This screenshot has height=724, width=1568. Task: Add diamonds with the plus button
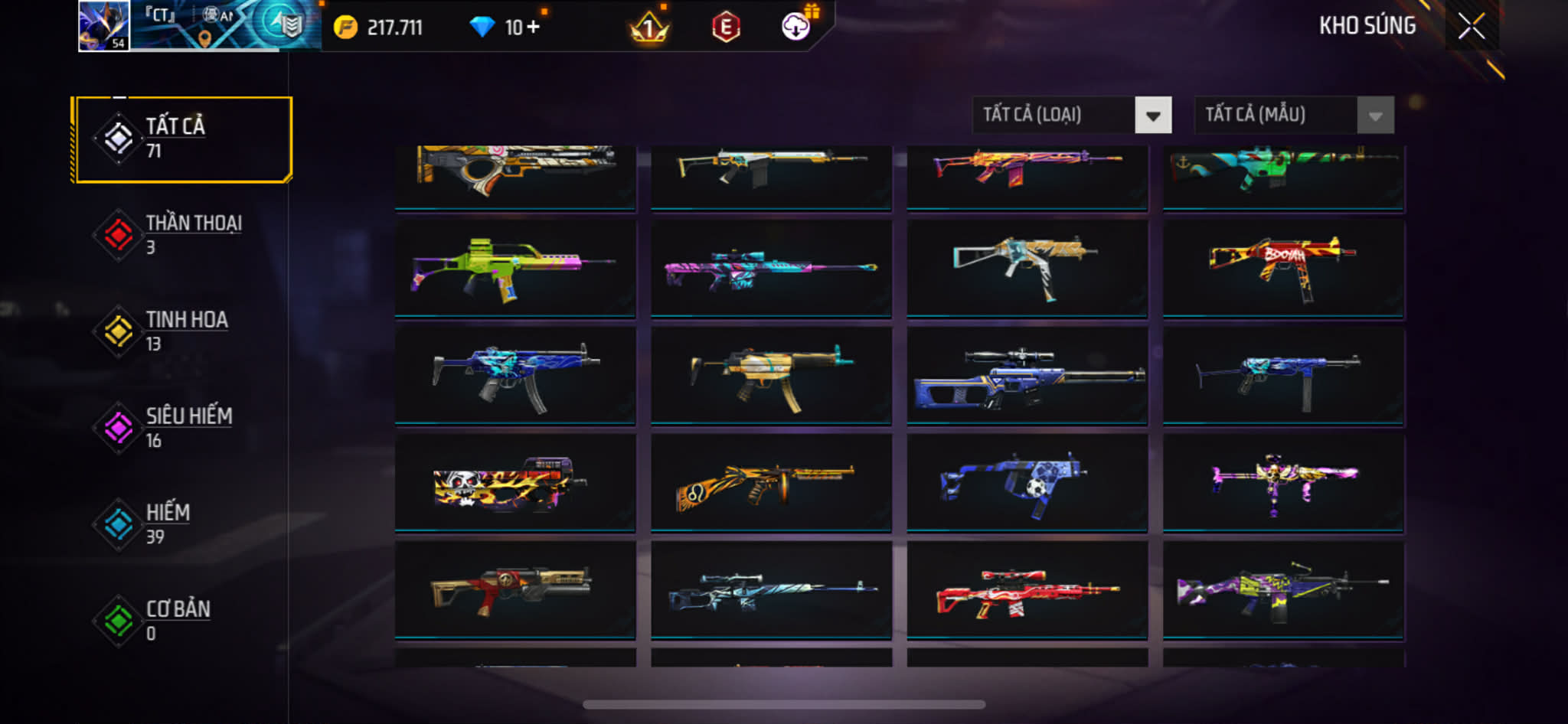pyautogui.click(x=533, y=28)
